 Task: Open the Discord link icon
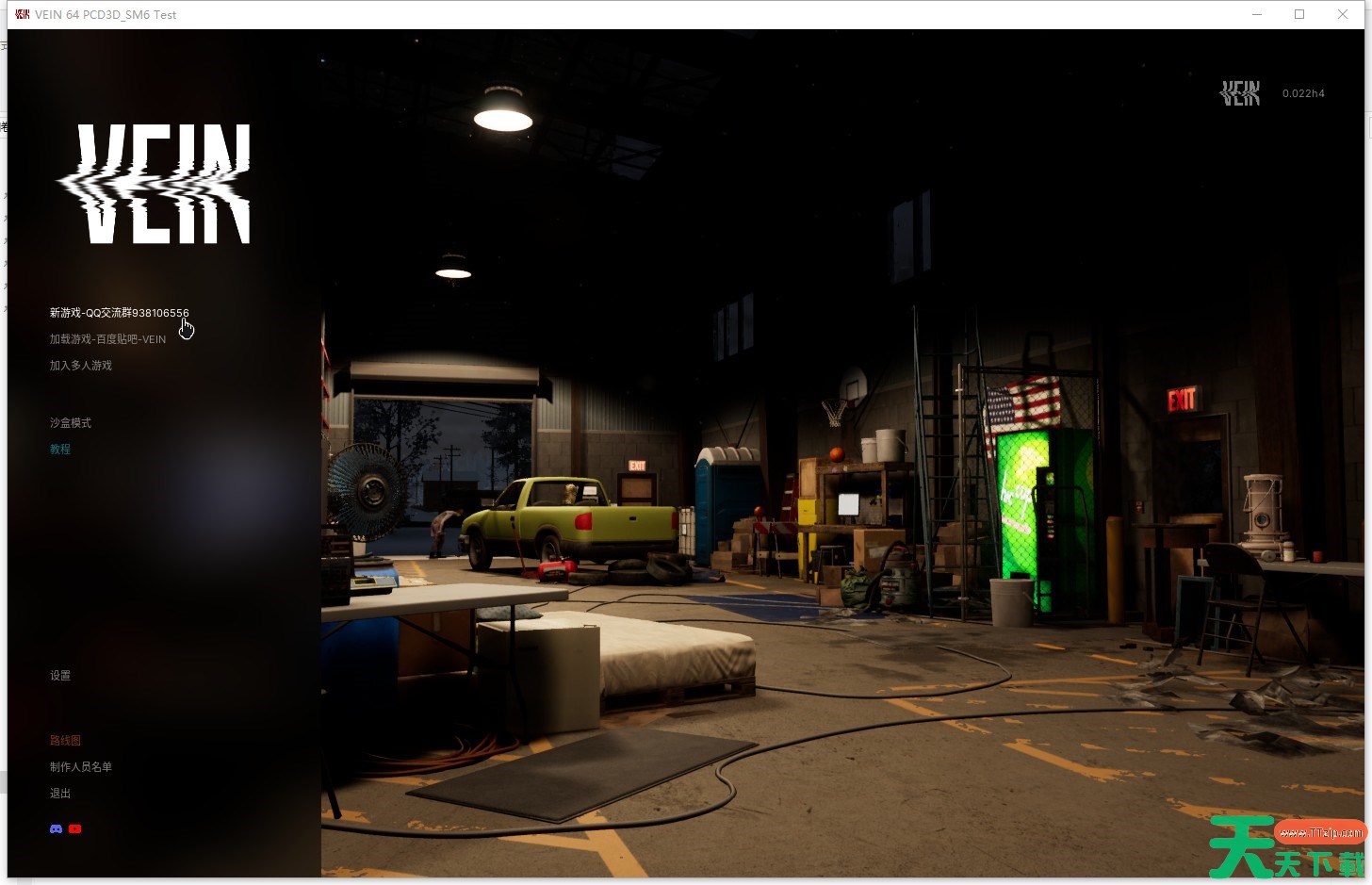[57, 829]
